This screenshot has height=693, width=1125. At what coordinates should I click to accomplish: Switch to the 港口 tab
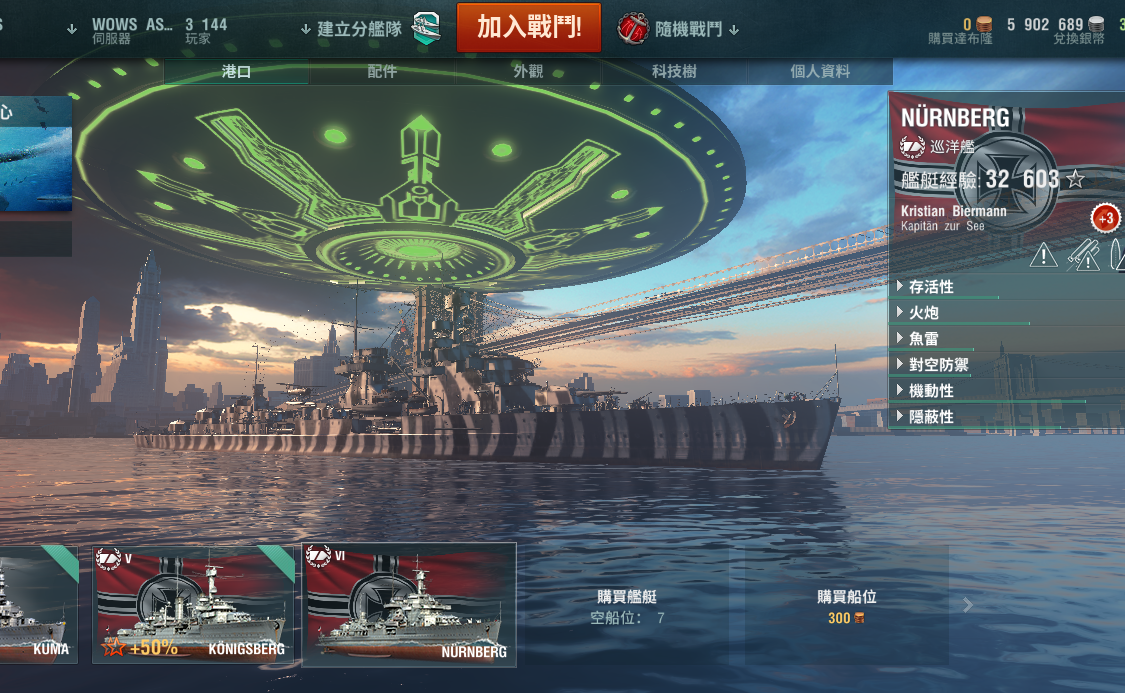[x=236, y=71]
